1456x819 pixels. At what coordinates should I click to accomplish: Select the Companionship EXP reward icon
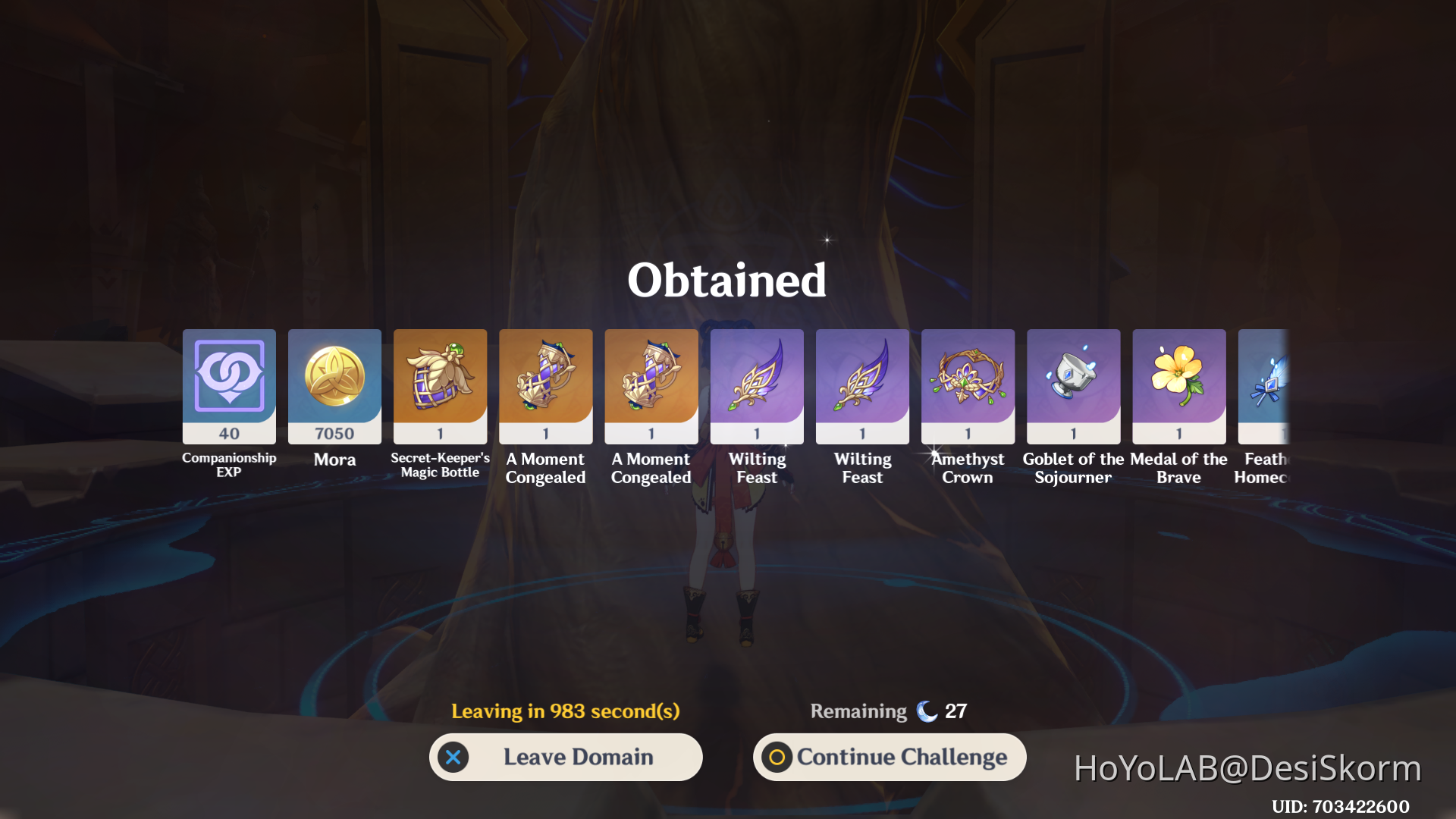pyautogui.click(x=228, y=387)
